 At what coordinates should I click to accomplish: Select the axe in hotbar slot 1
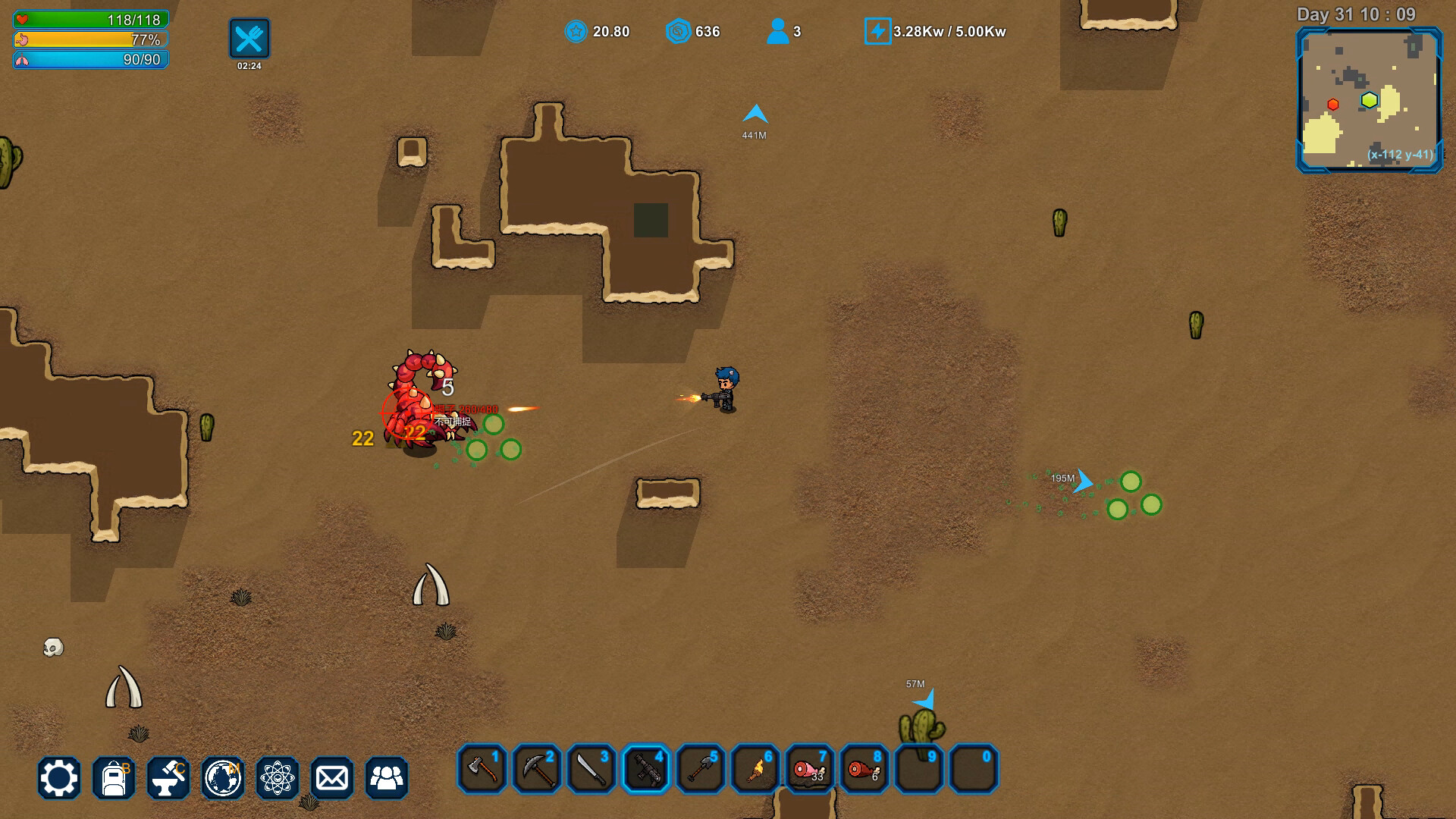[482, 769]
